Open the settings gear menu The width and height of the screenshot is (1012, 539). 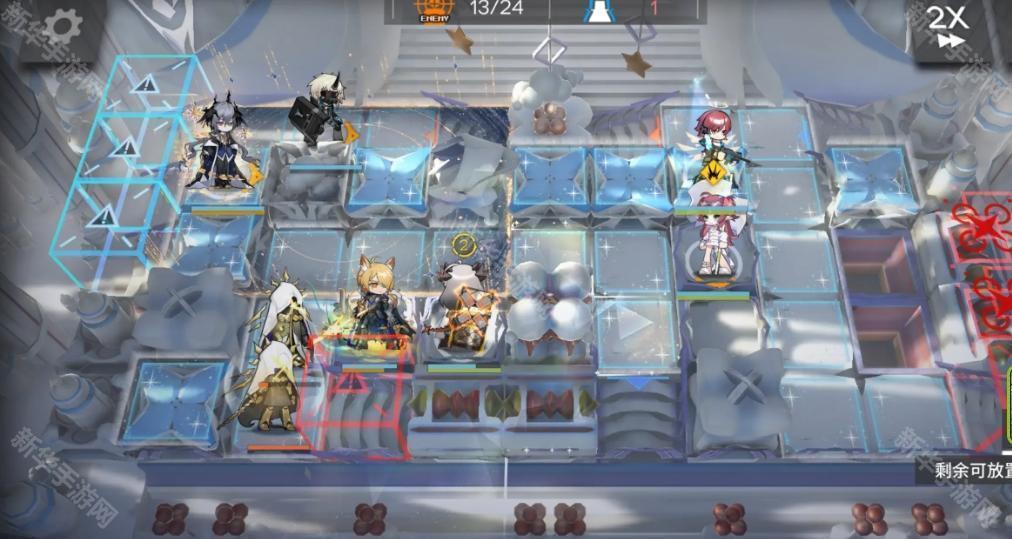pyautogui.click(x=61, y=25)
